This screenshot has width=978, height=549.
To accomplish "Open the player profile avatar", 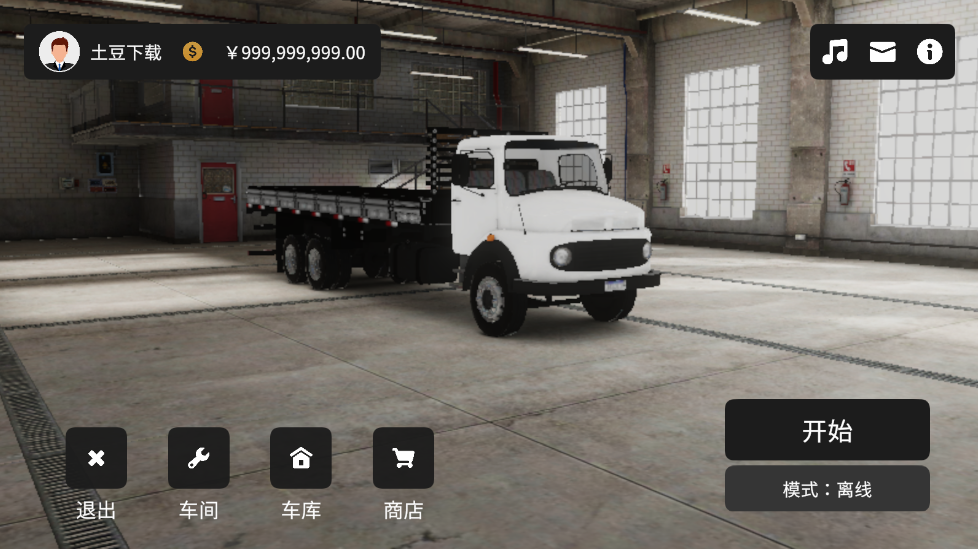I will (x=60, y=52).
